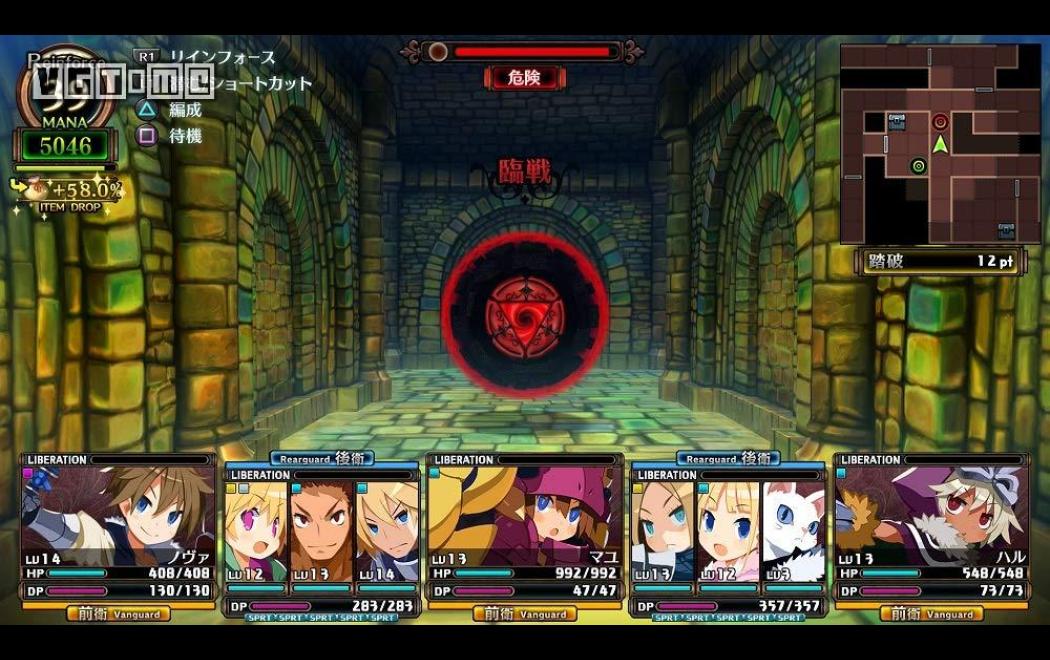Select the upper-left treasure chest on minimap
The width and height of the screenshot is (1050, 660).
pos(896,122)
